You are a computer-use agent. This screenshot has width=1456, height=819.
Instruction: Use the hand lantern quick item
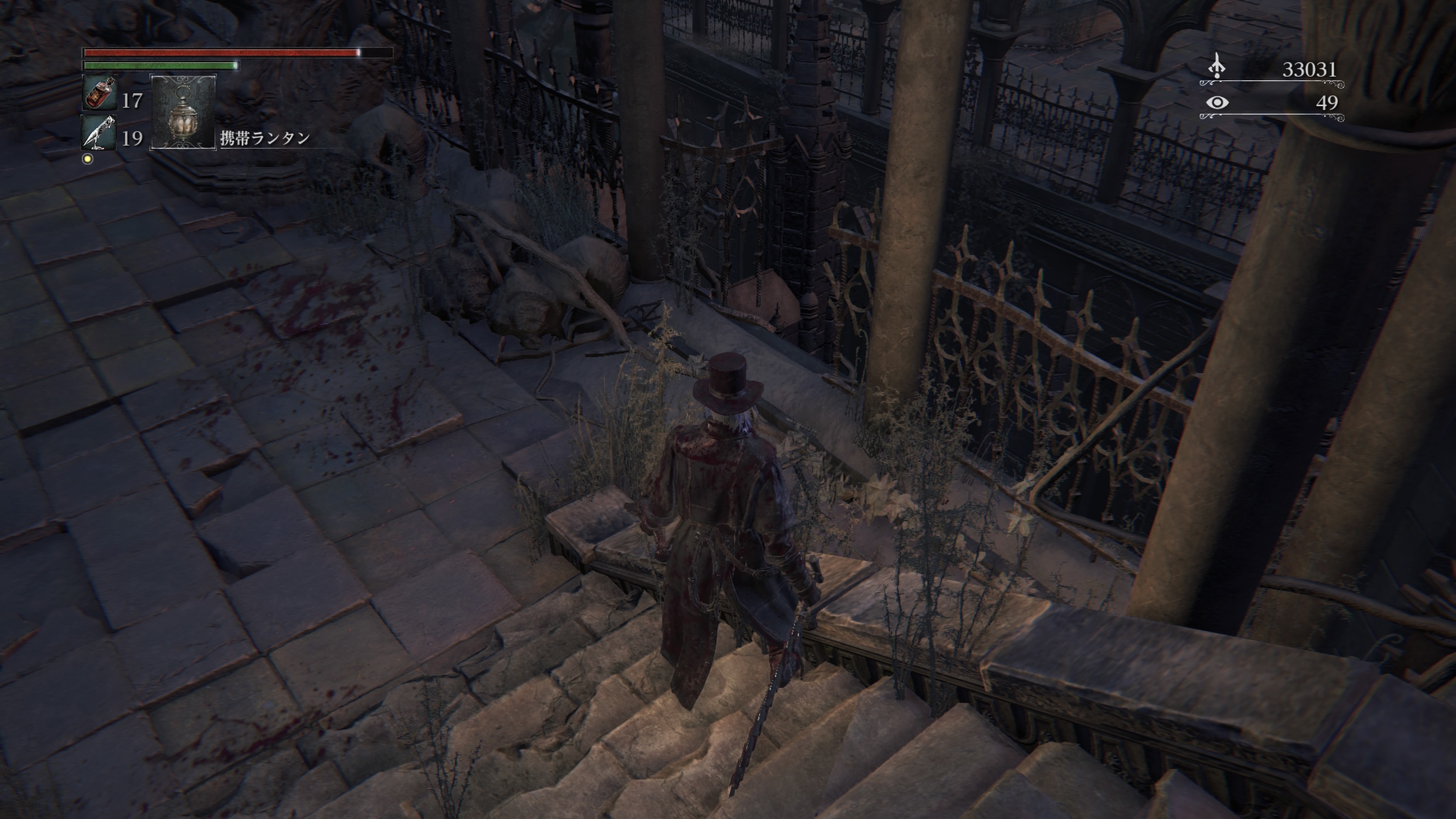click(183, 113)
